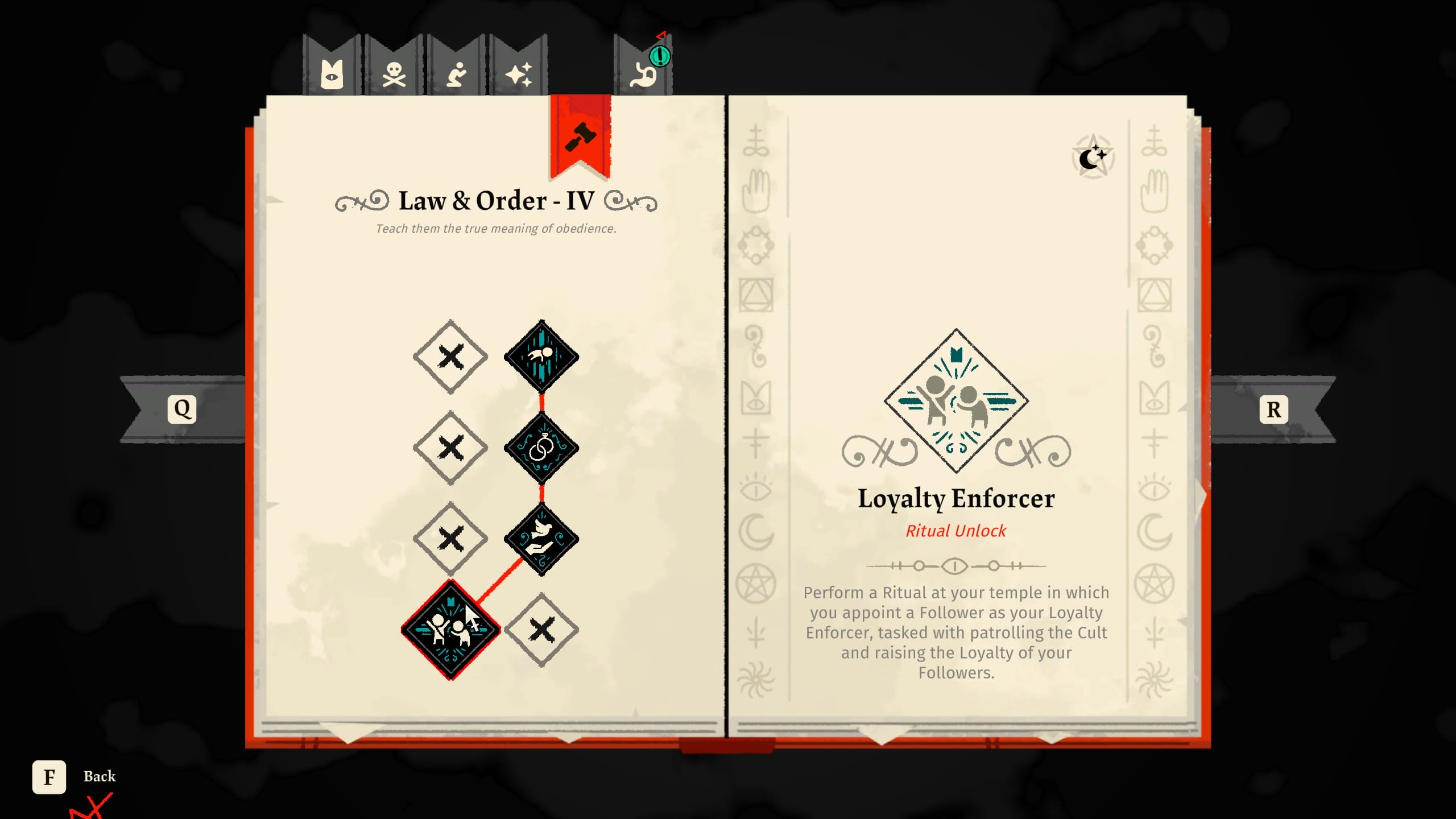Click the ascending follower doctrine node
The width and height of the screenshot is (1456, 819).
[x=541, y=357]
